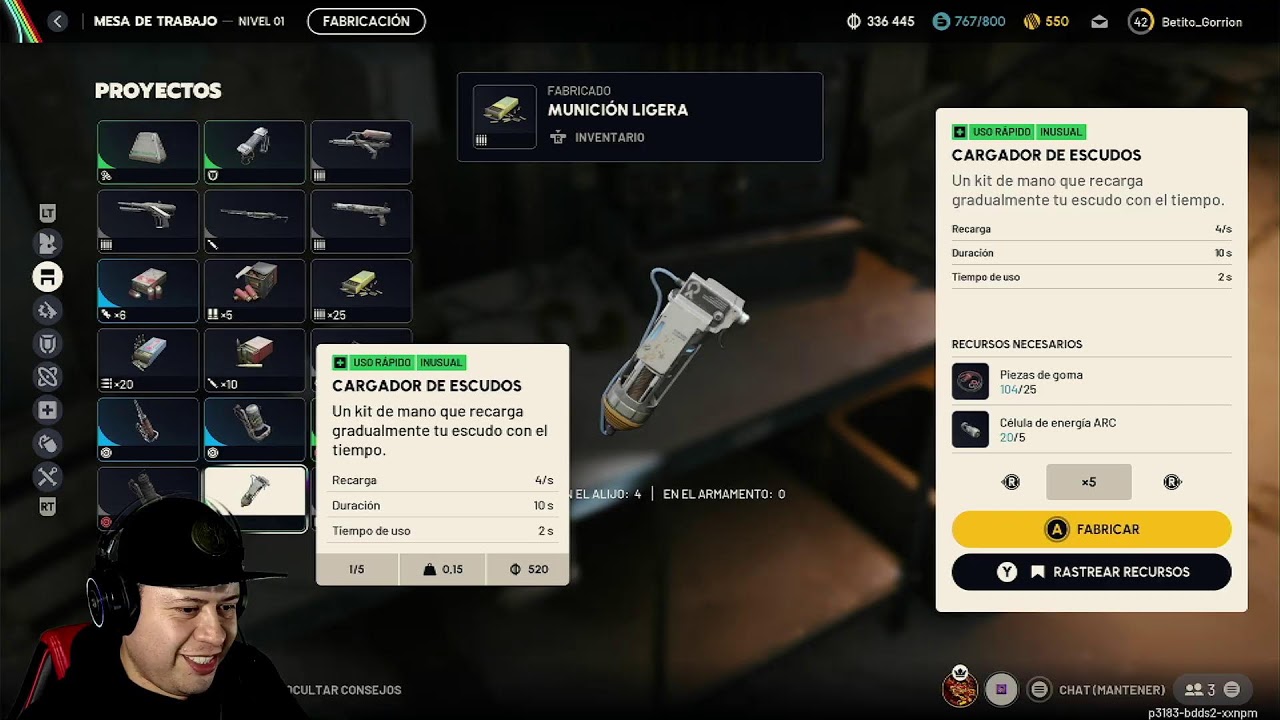Choose the x10 ammo crate project
The image size is (1280, 720).
click(255, 359)
